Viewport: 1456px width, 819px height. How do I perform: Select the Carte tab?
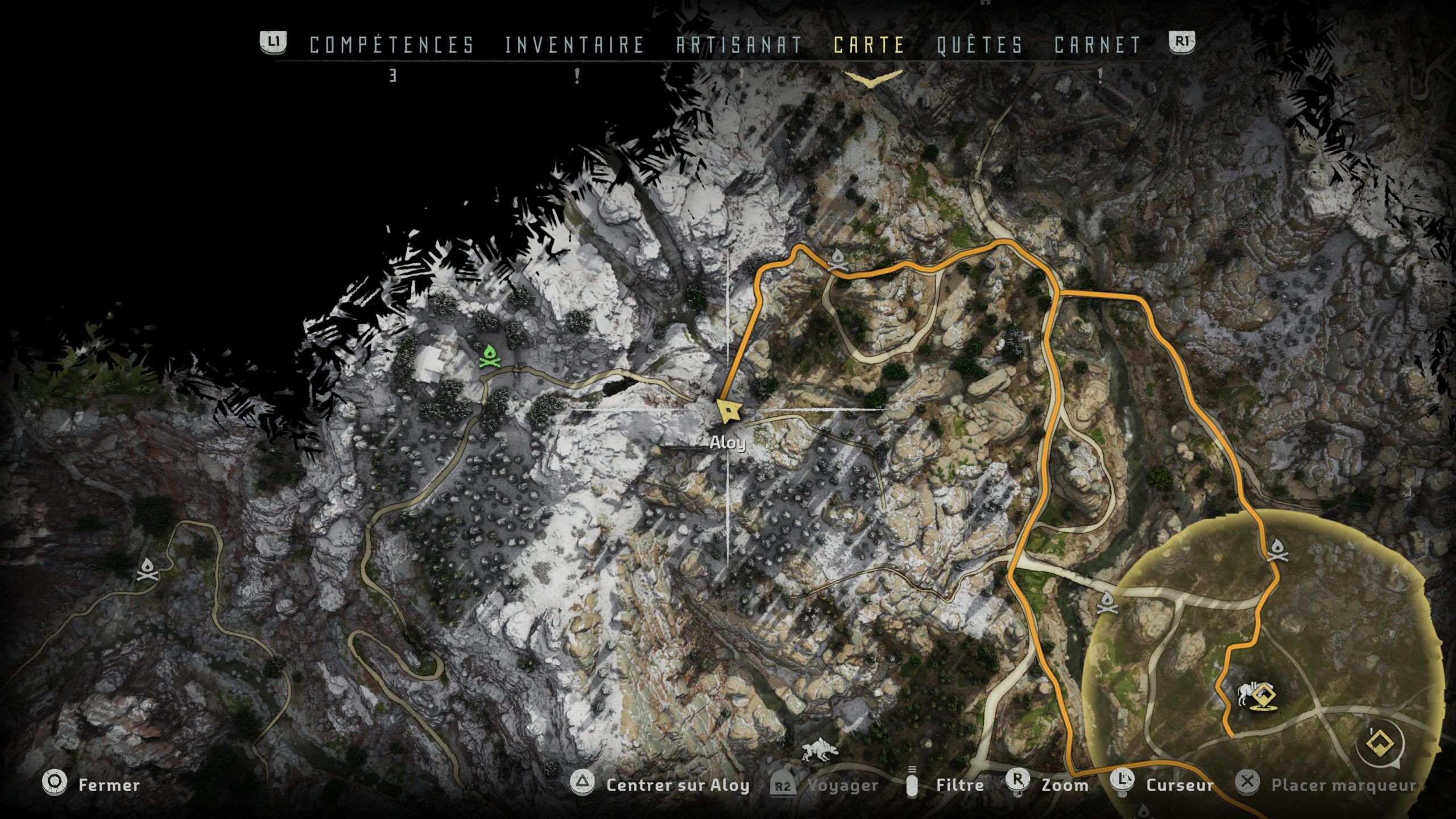pos(868,45)
